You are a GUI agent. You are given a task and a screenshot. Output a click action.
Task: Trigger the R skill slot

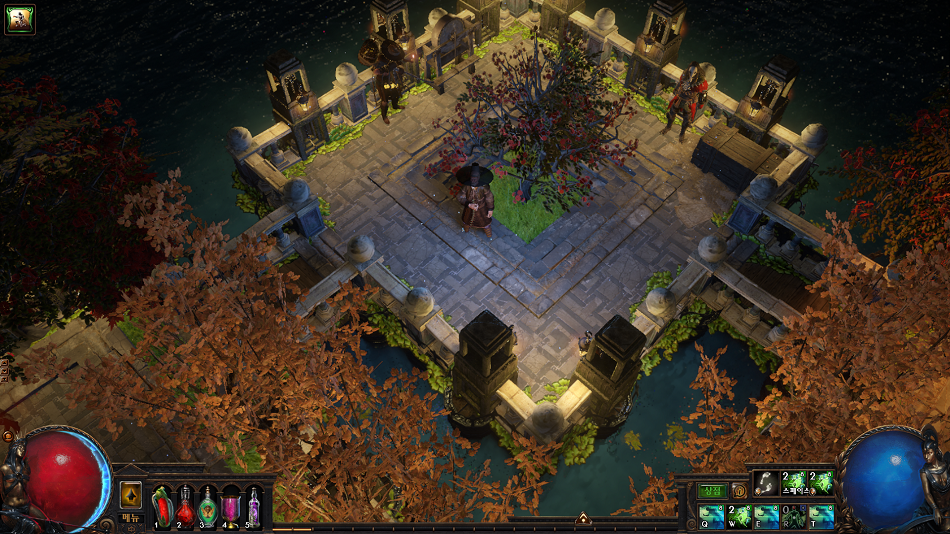794,516
